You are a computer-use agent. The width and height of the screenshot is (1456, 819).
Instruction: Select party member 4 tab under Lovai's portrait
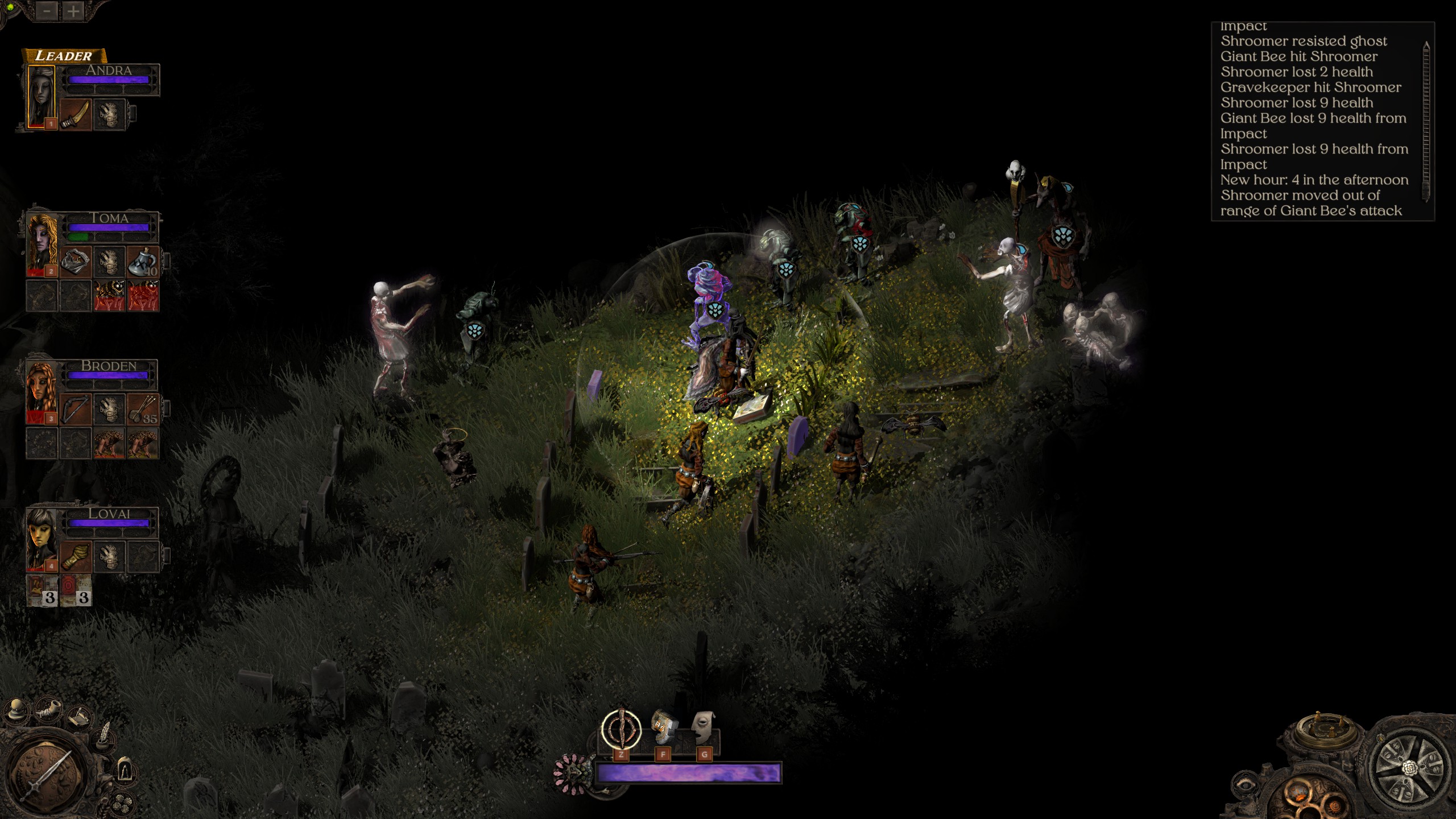[50, 565]
